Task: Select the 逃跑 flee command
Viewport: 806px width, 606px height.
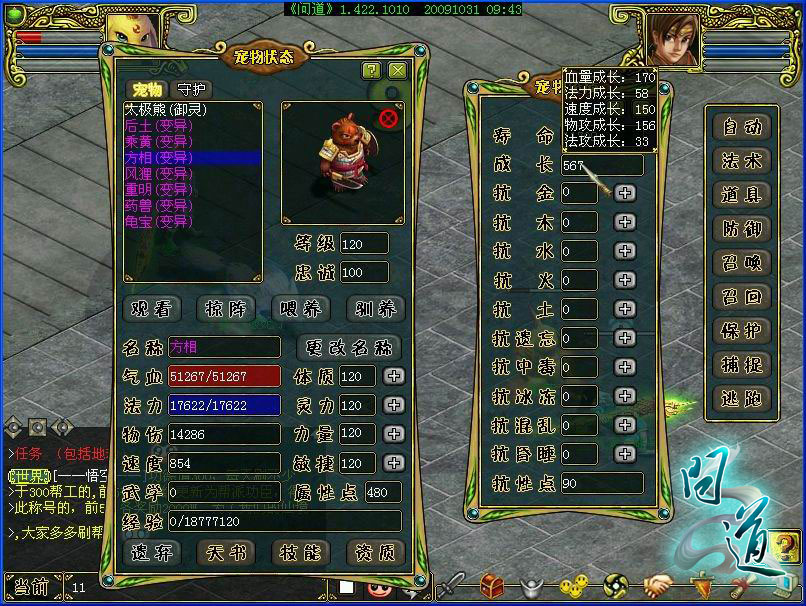Action: (743, 398)
